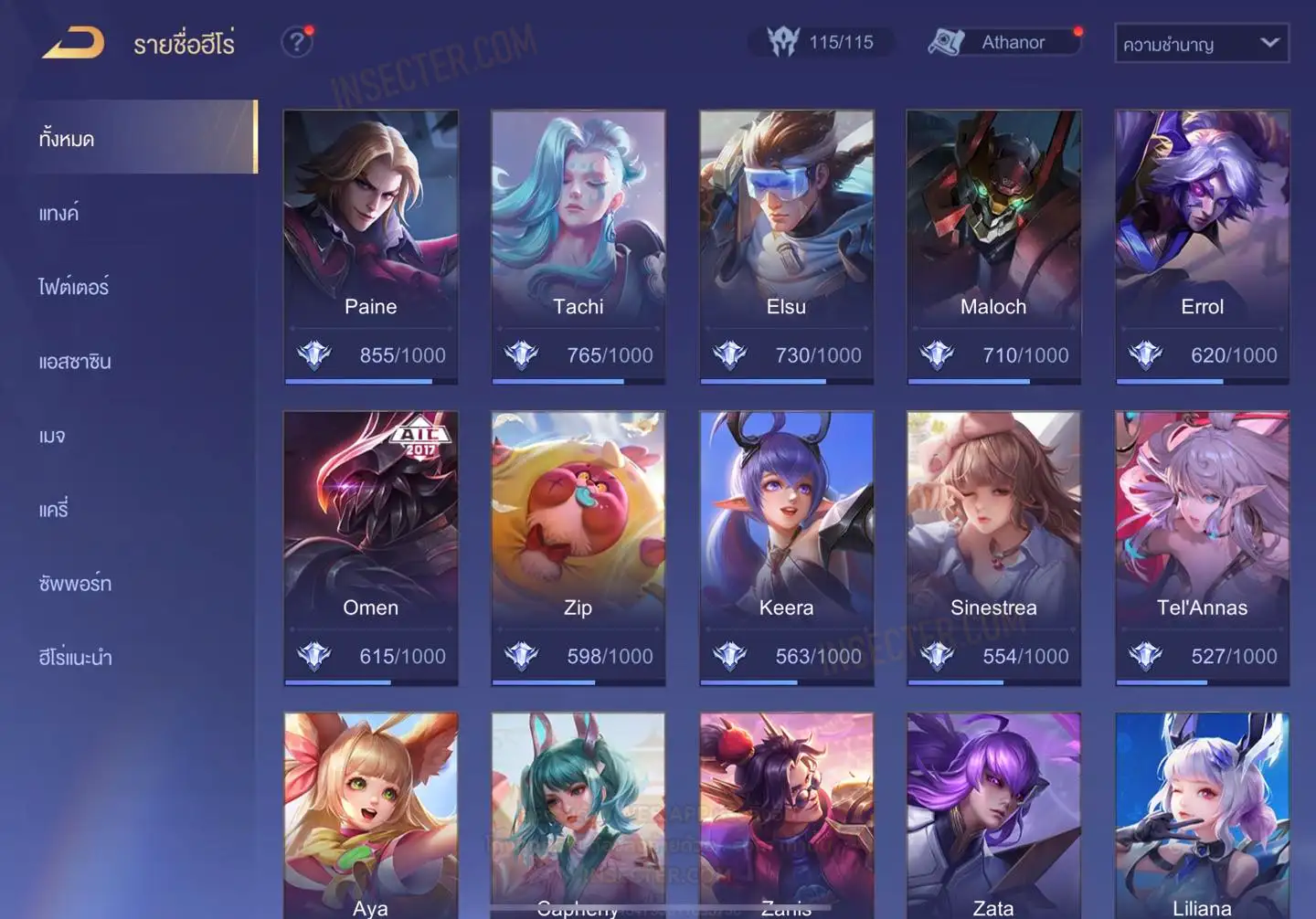Open the ความชำนาญ sort dropdown
Image resolution: width=1316 pixels, height=919 pixels.
(1201, 44)
